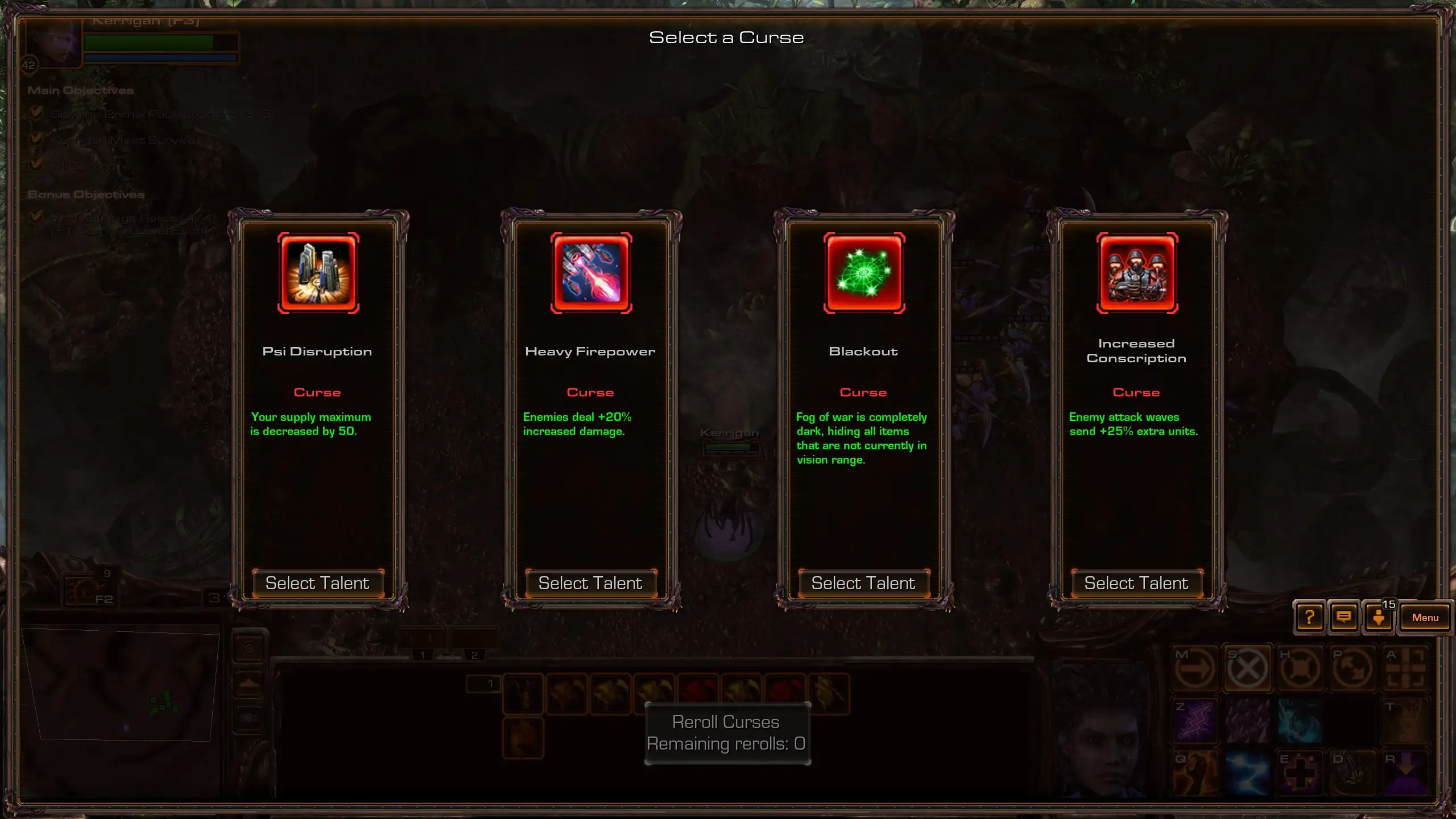The width and height of the screenshot is (1456, 819).
Task: Choose Heavy Firepower via Select Talent
Action: point(590,584)
